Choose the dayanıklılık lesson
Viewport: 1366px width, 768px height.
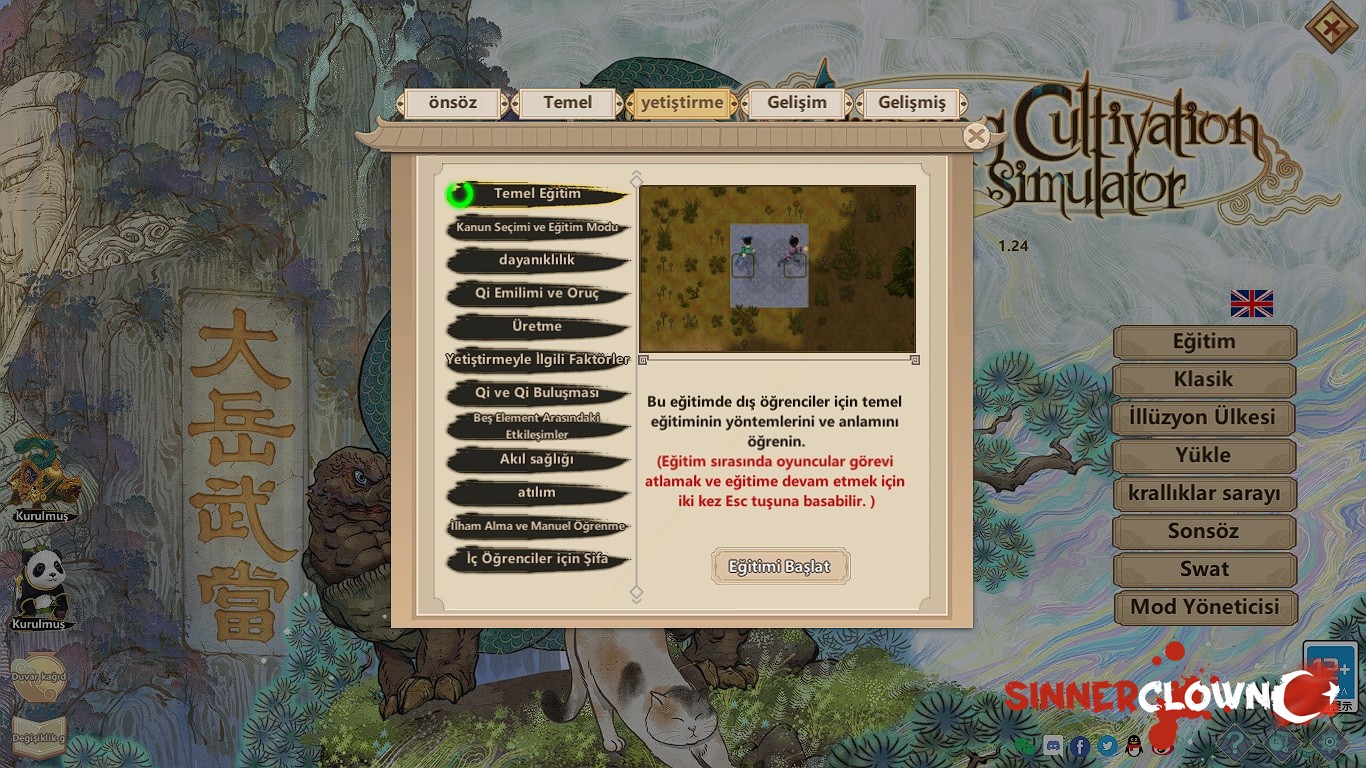[x=537, y=260]
